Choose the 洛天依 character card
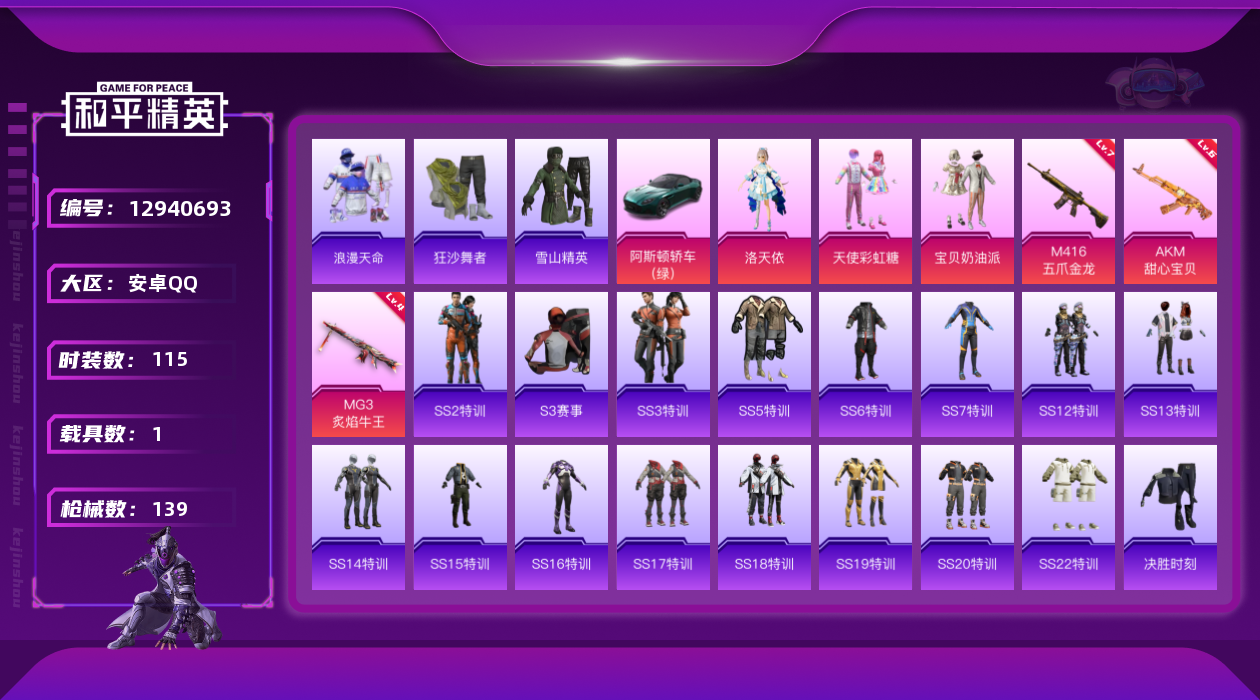This screenshot has width=1260, height=700. click(764, 210)
